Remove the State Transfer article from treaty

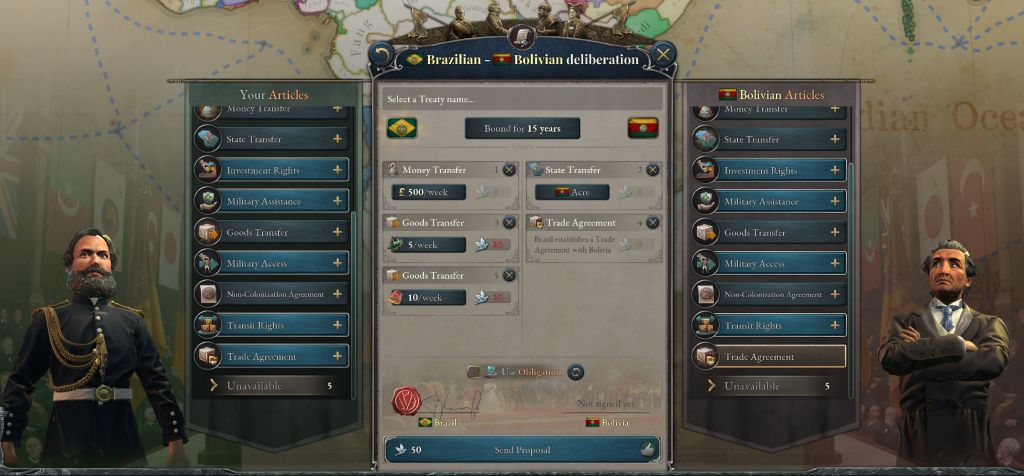pyautogui.click(x=653, y=170)
